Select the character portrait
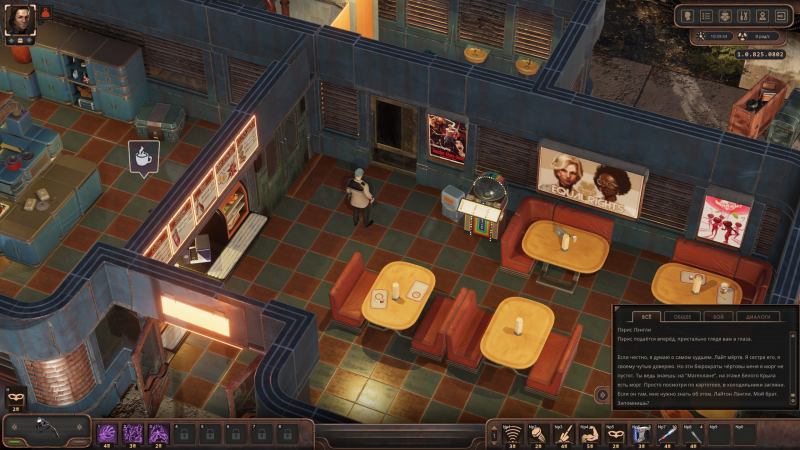Image resolution: width=800 pixels, height=450 pixels. tap(20, 19)
